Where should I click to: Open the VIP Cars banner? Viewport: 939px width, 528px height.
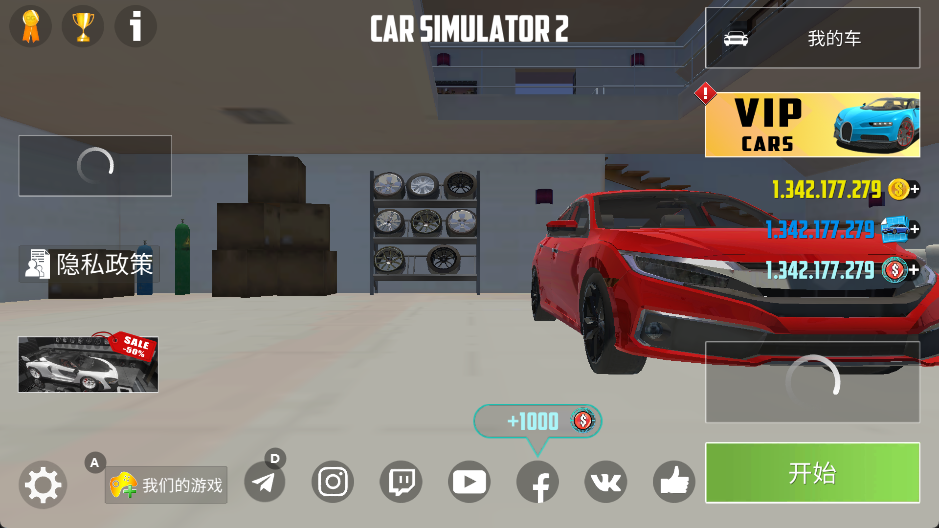(812, 125)
